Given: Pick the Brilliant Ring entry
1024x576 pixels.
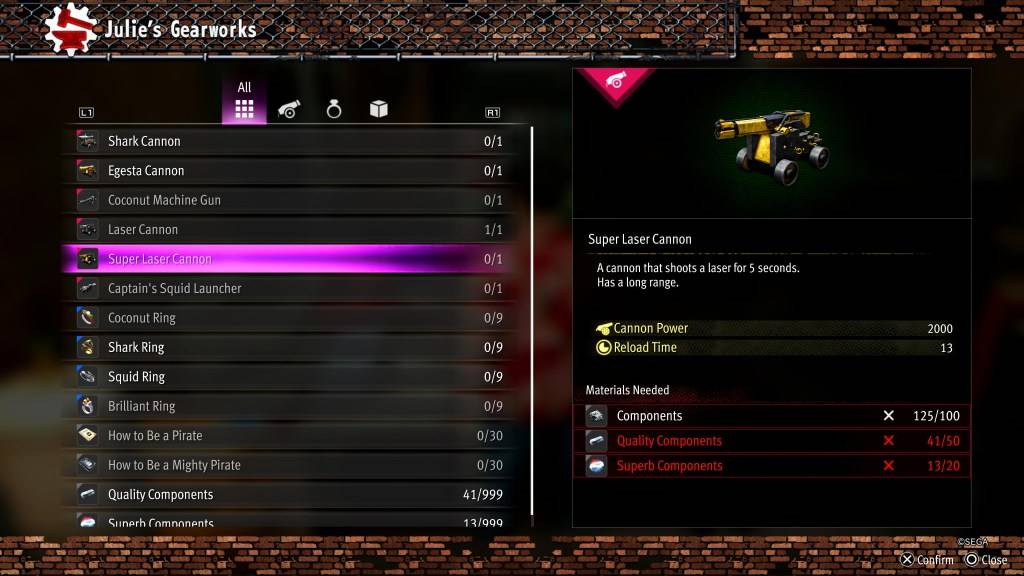Looking at the screenshot, I should point(290,406).
